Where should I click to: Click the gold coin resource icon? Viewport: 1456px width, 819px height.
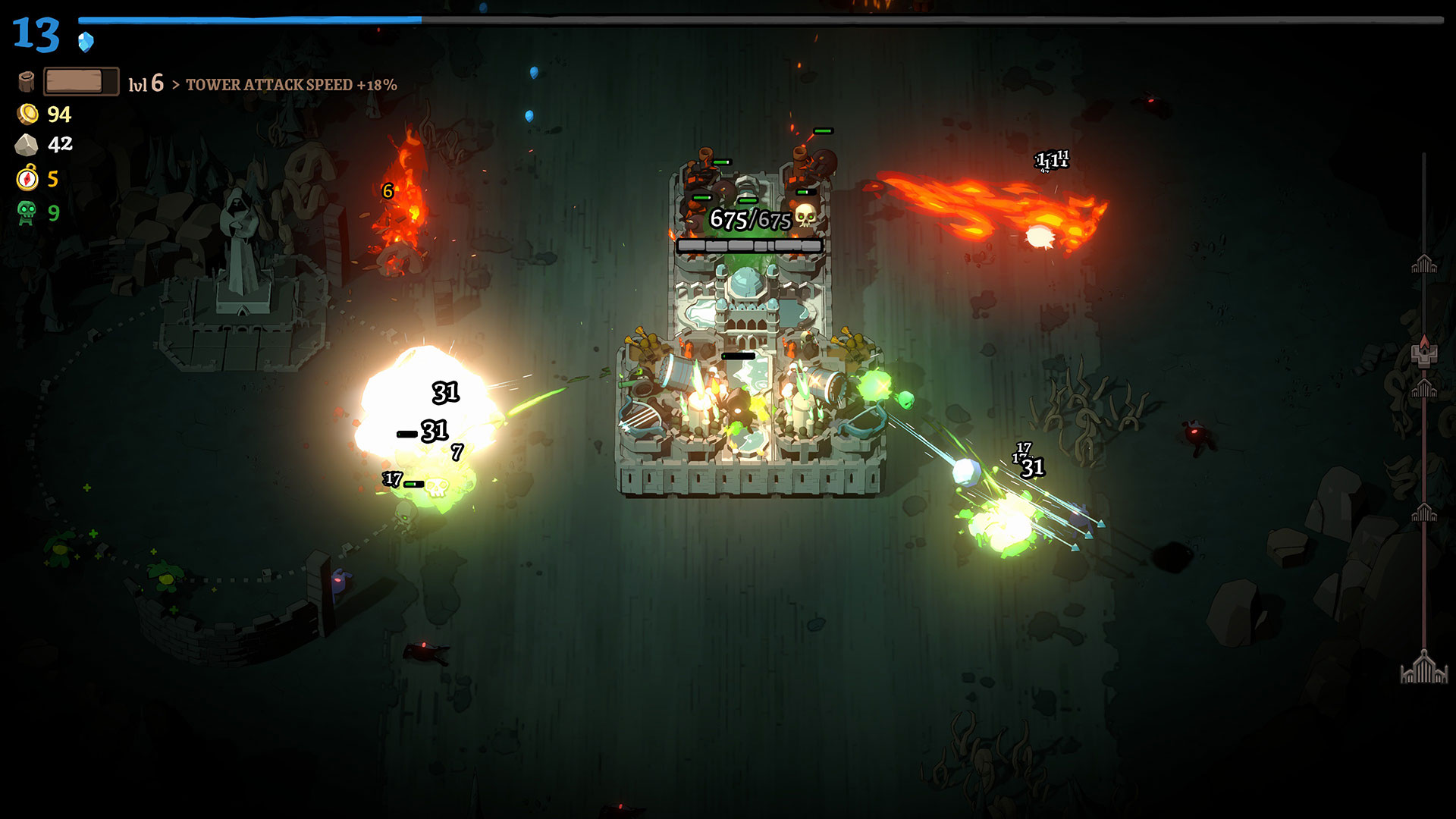(x=27, y=115)
